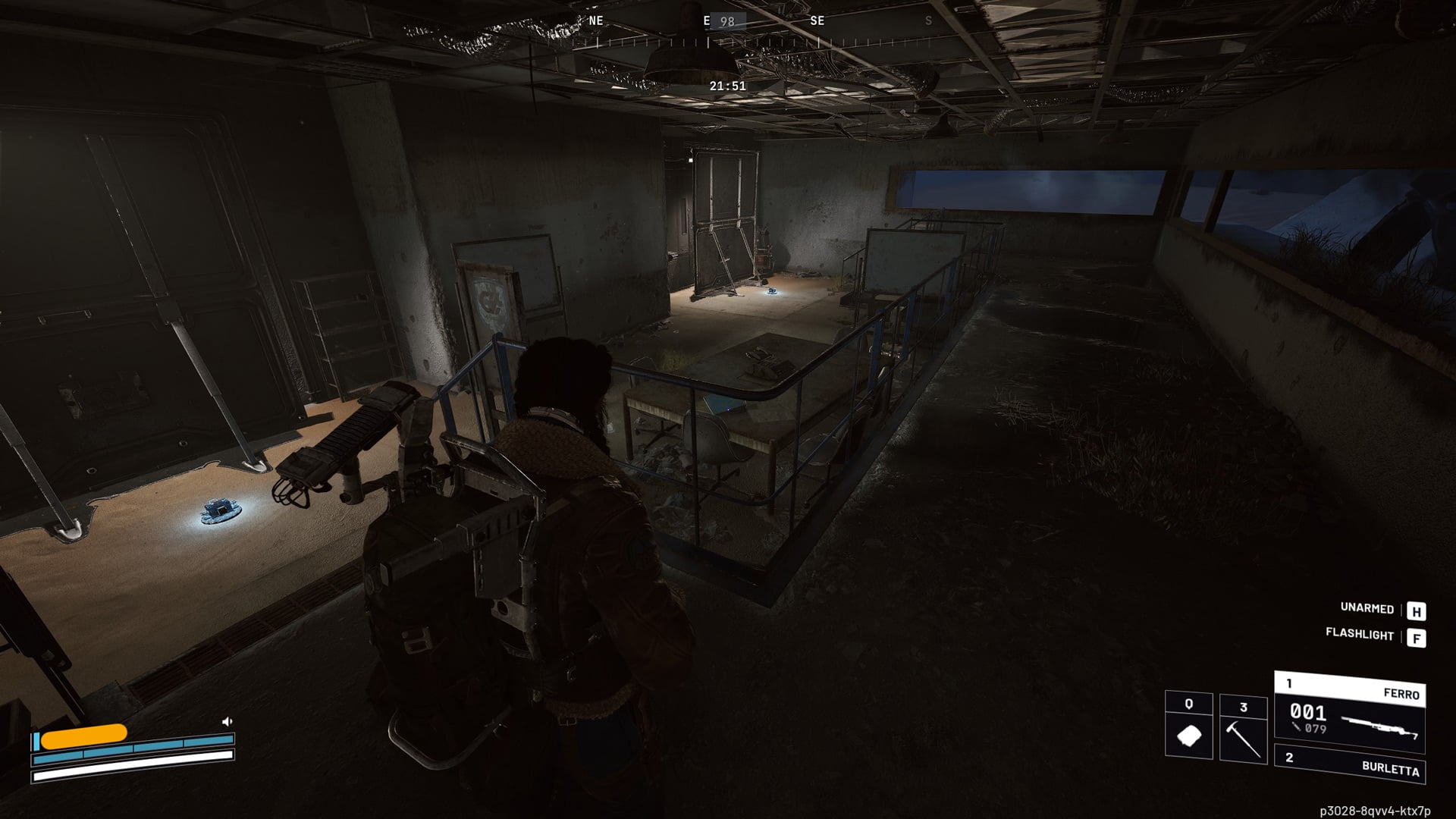Select the E marker on the compass
Image resolution: width=1456 pixels, height=819 pixels.
pyautogui.click(x=707, y=20)
